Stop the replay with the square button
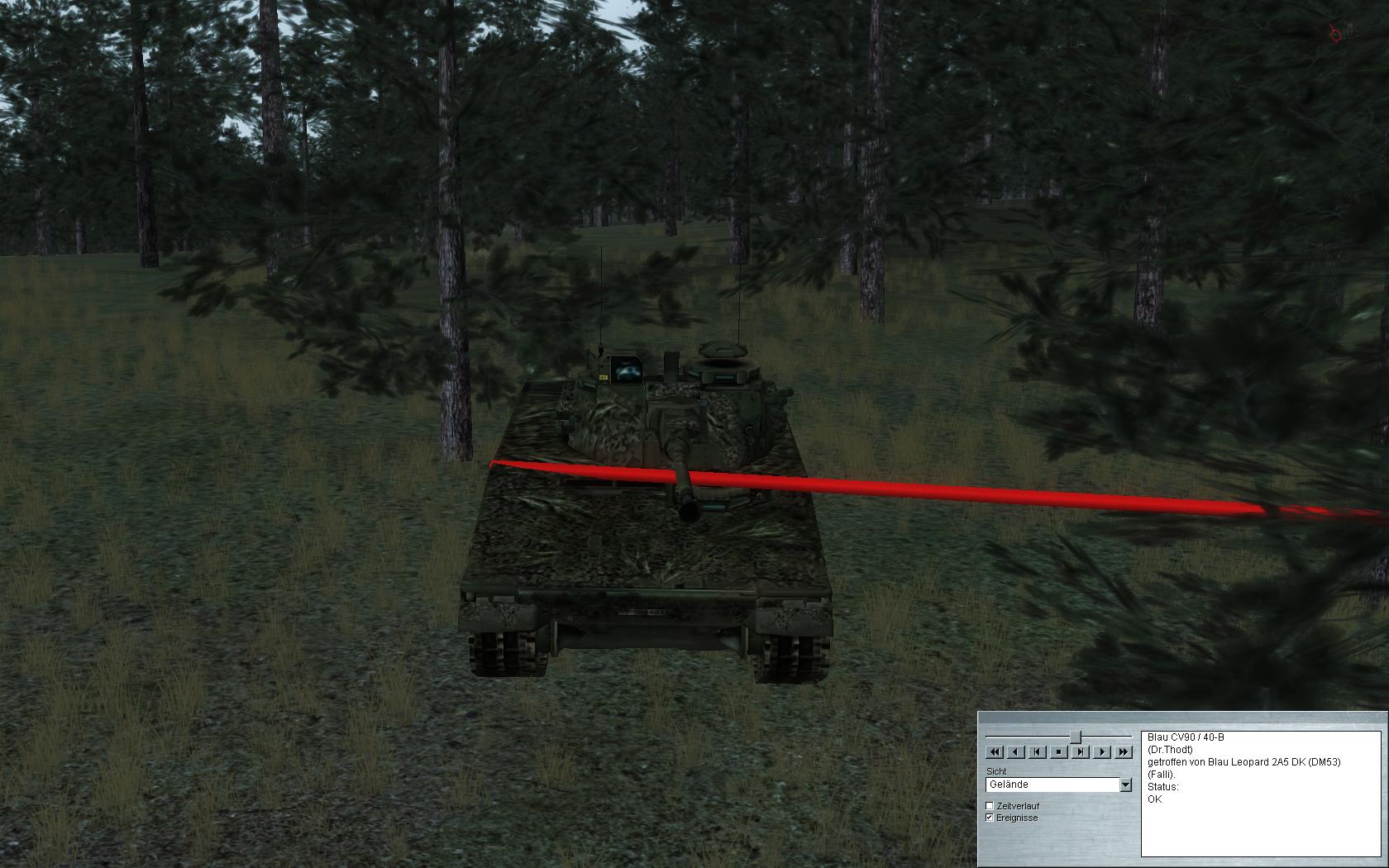The width and height of the screenshot is (1389, 868). [1059, 751]
